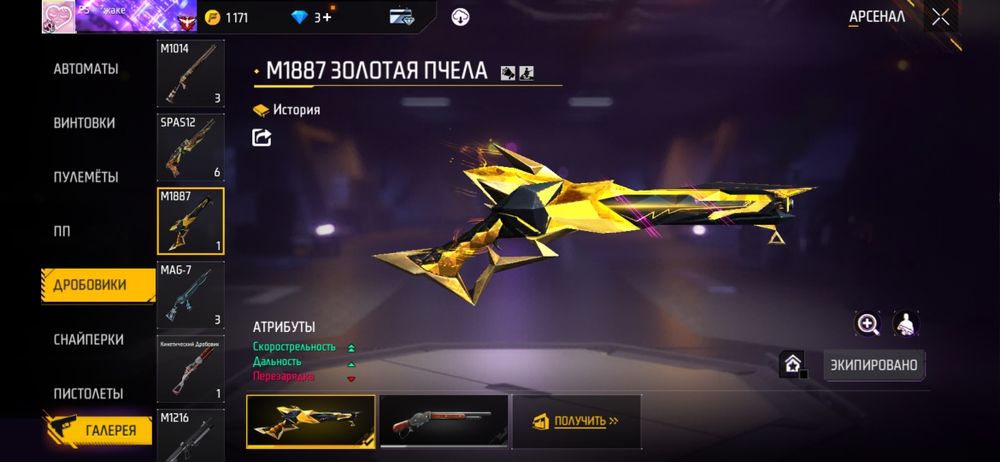Viewport: 1000px width, 462px height.
Task: Open the Винтовки category
Action: (84, 123)
